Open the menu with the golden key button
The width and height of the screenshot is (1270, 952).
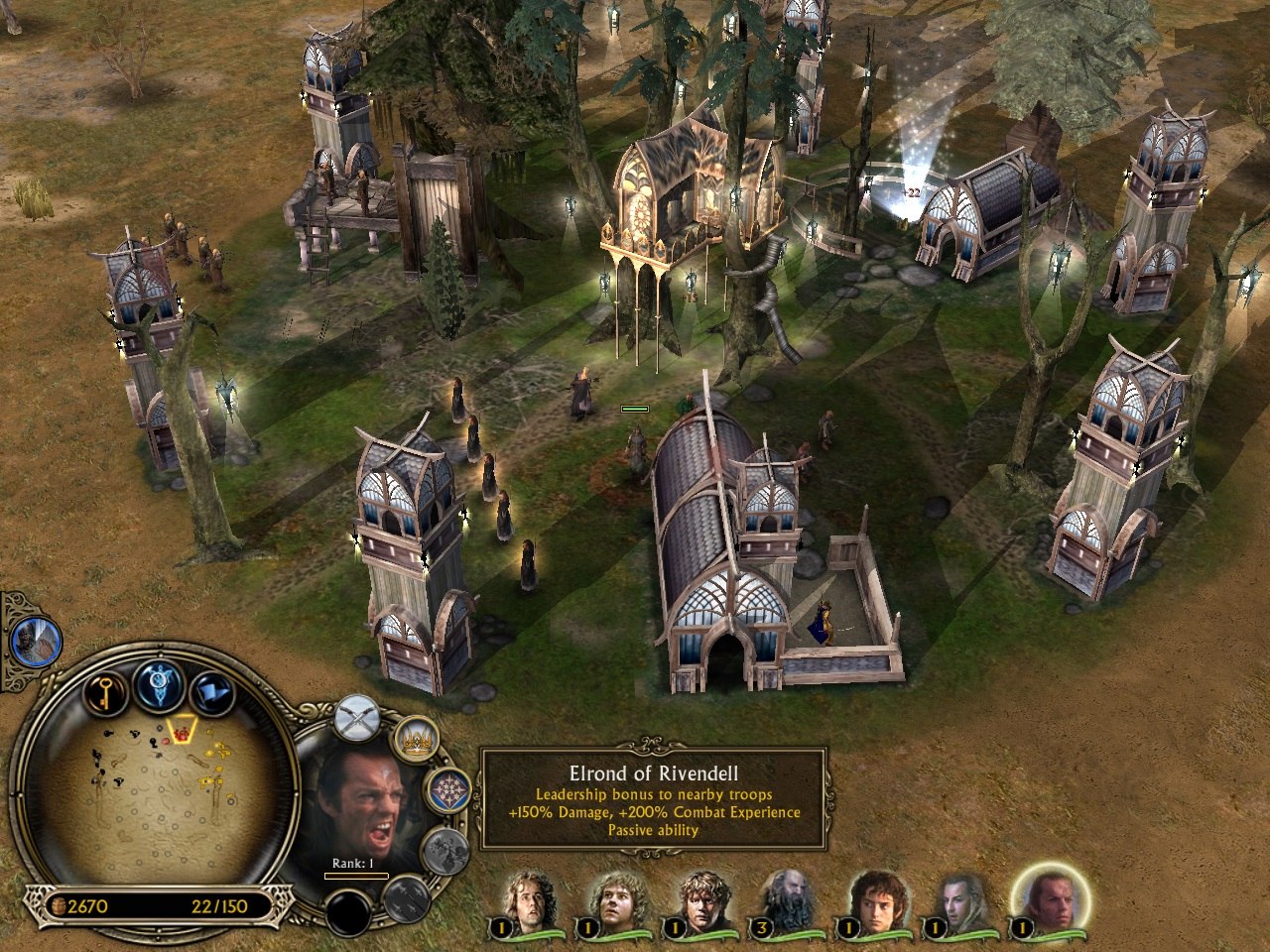tap(102, 693)
